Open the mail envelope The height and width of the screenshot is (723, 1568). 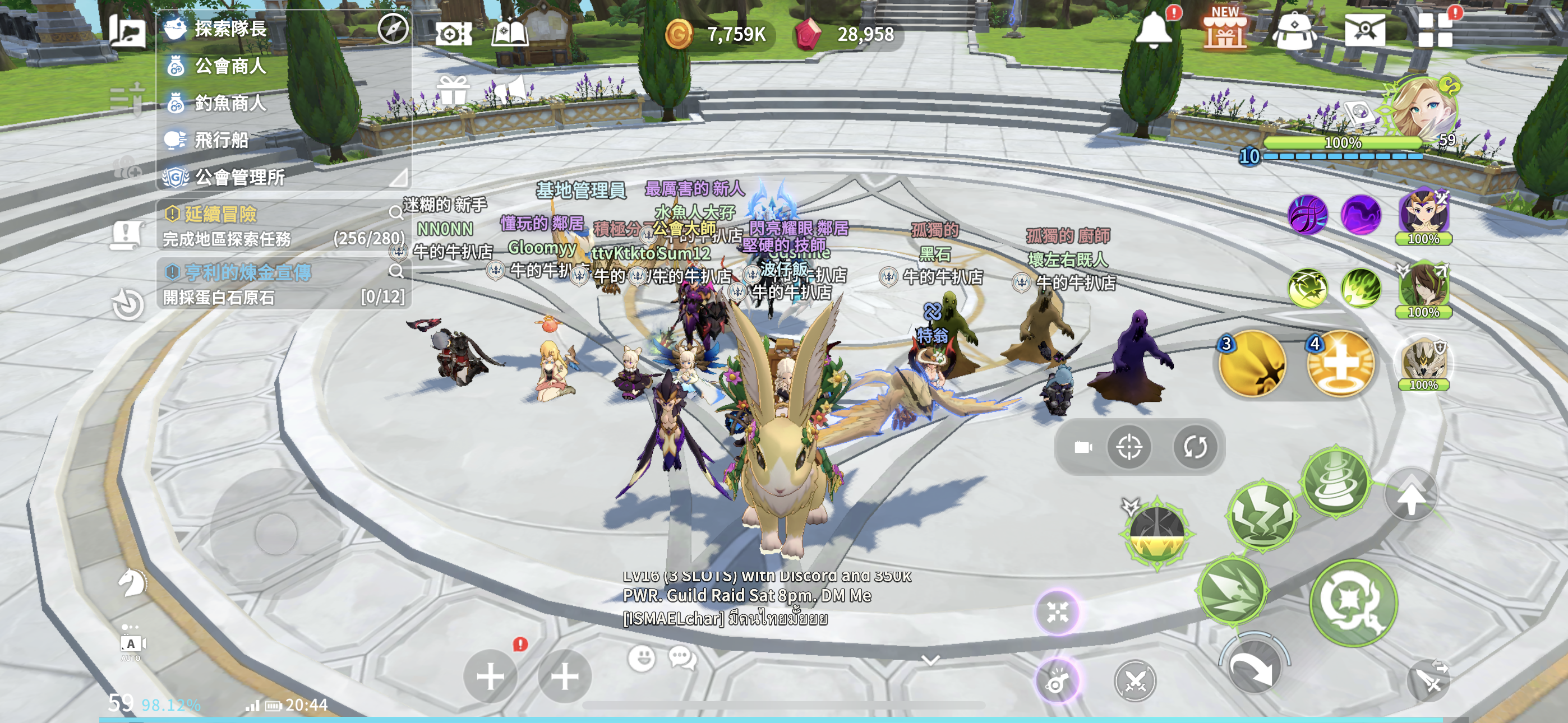coord(1364,29)
